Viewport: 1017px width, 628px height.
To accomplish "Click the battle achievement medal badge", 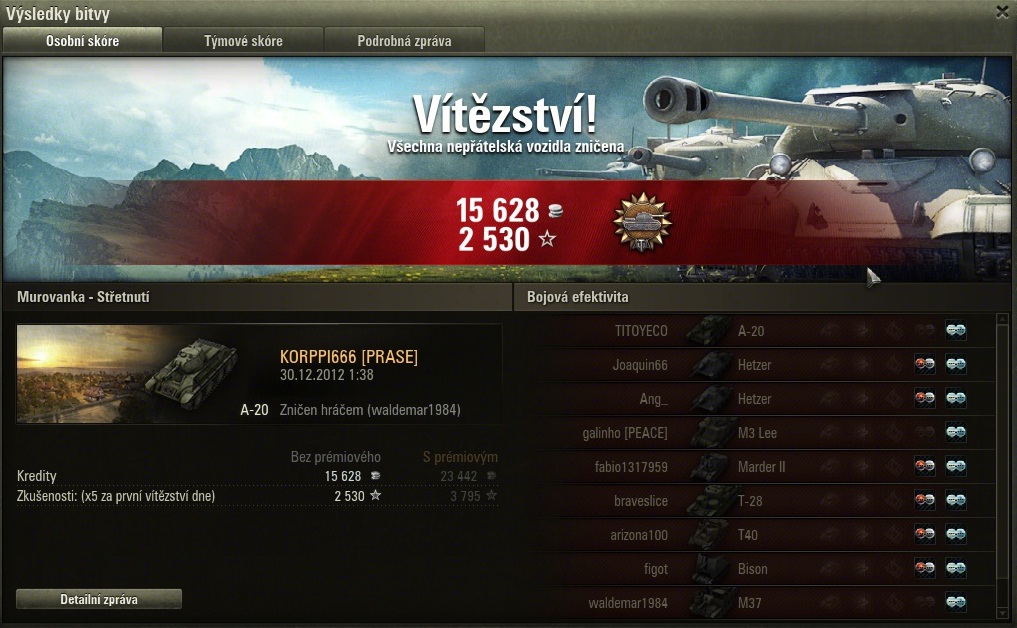I will [641, 221].
